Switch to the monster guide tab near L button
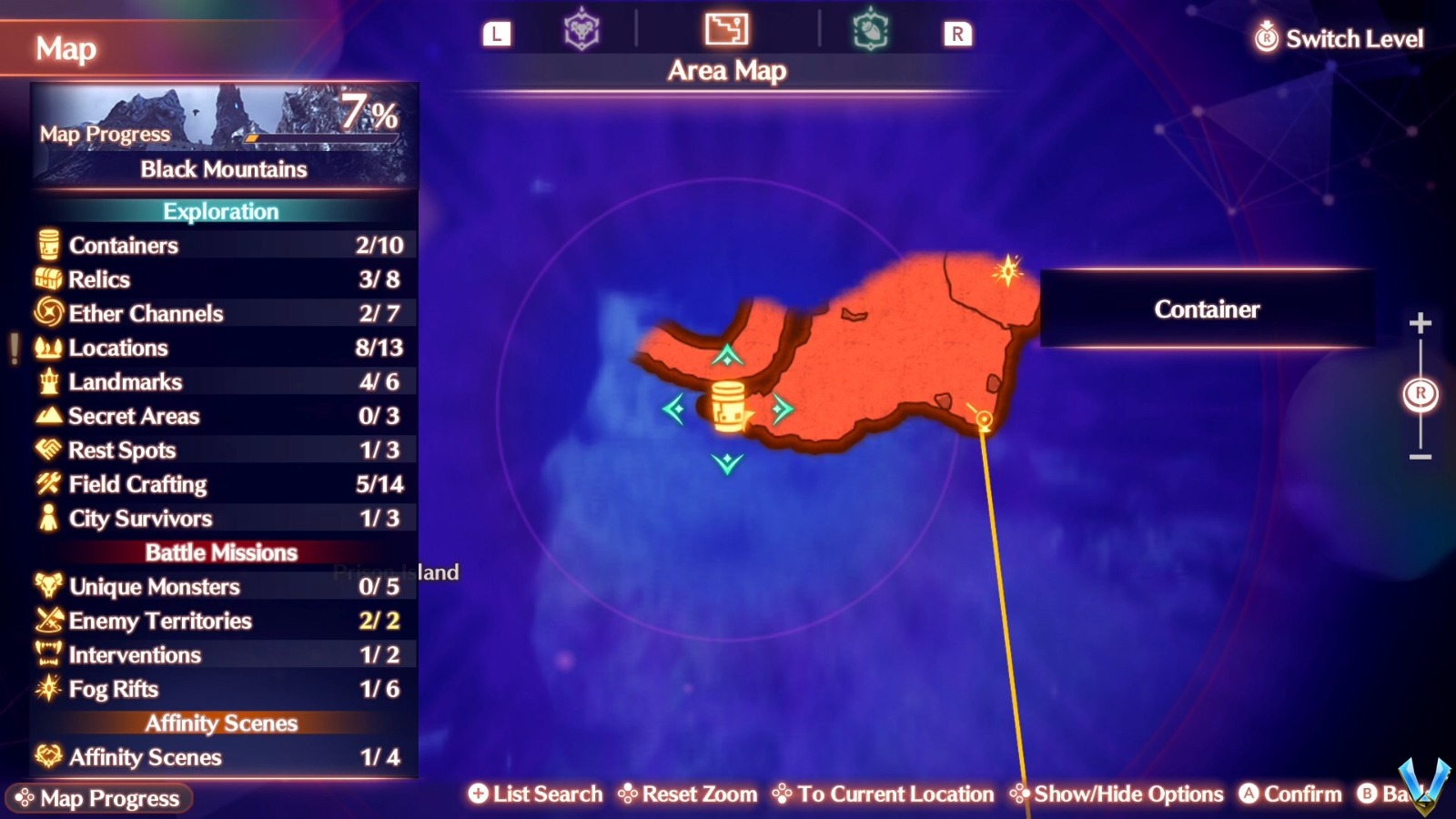Screen dimensions: 1456x819 click(x=582, y=29)
